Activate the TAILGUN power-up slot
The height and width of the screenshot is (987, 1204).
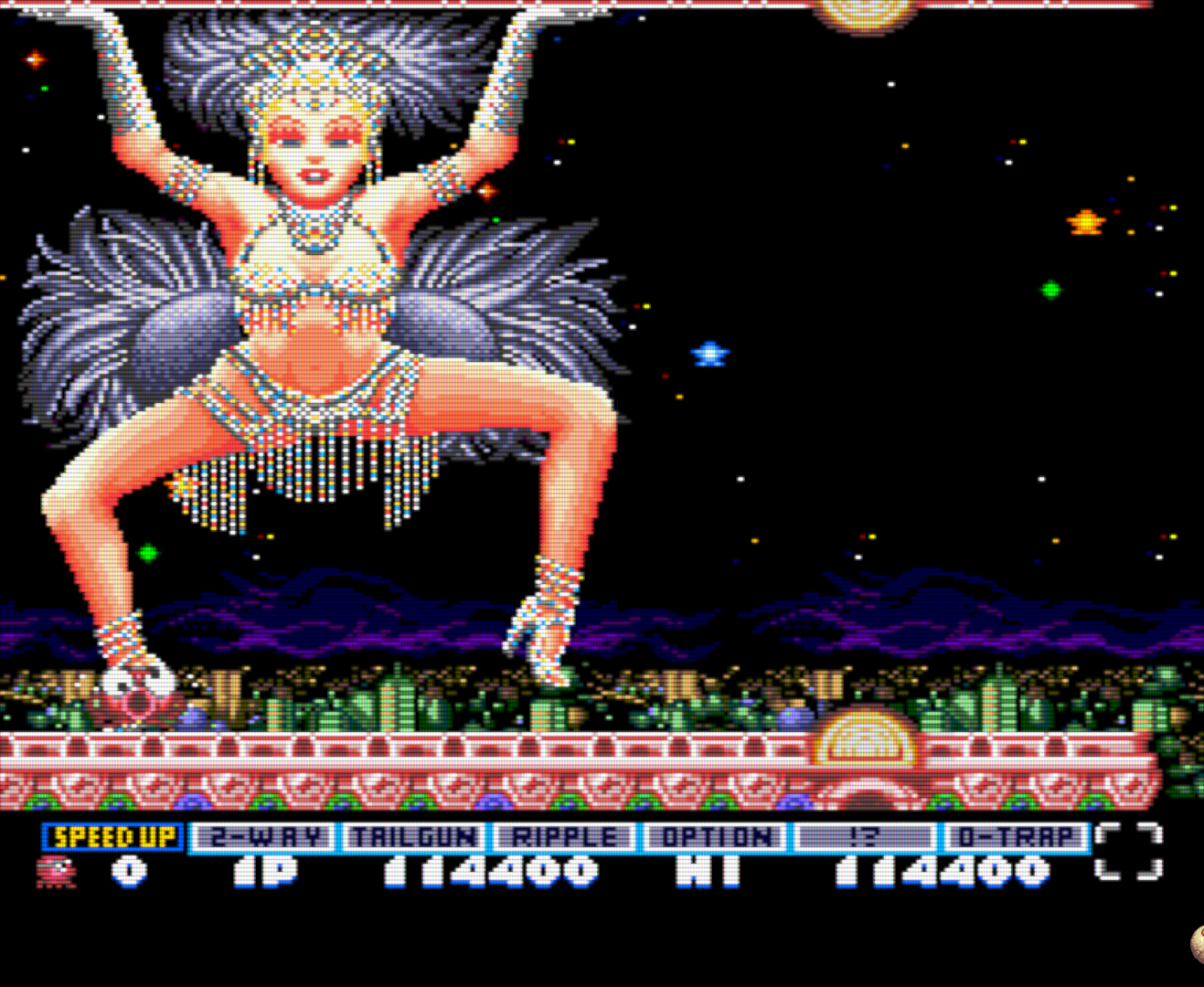coord(415,836)
